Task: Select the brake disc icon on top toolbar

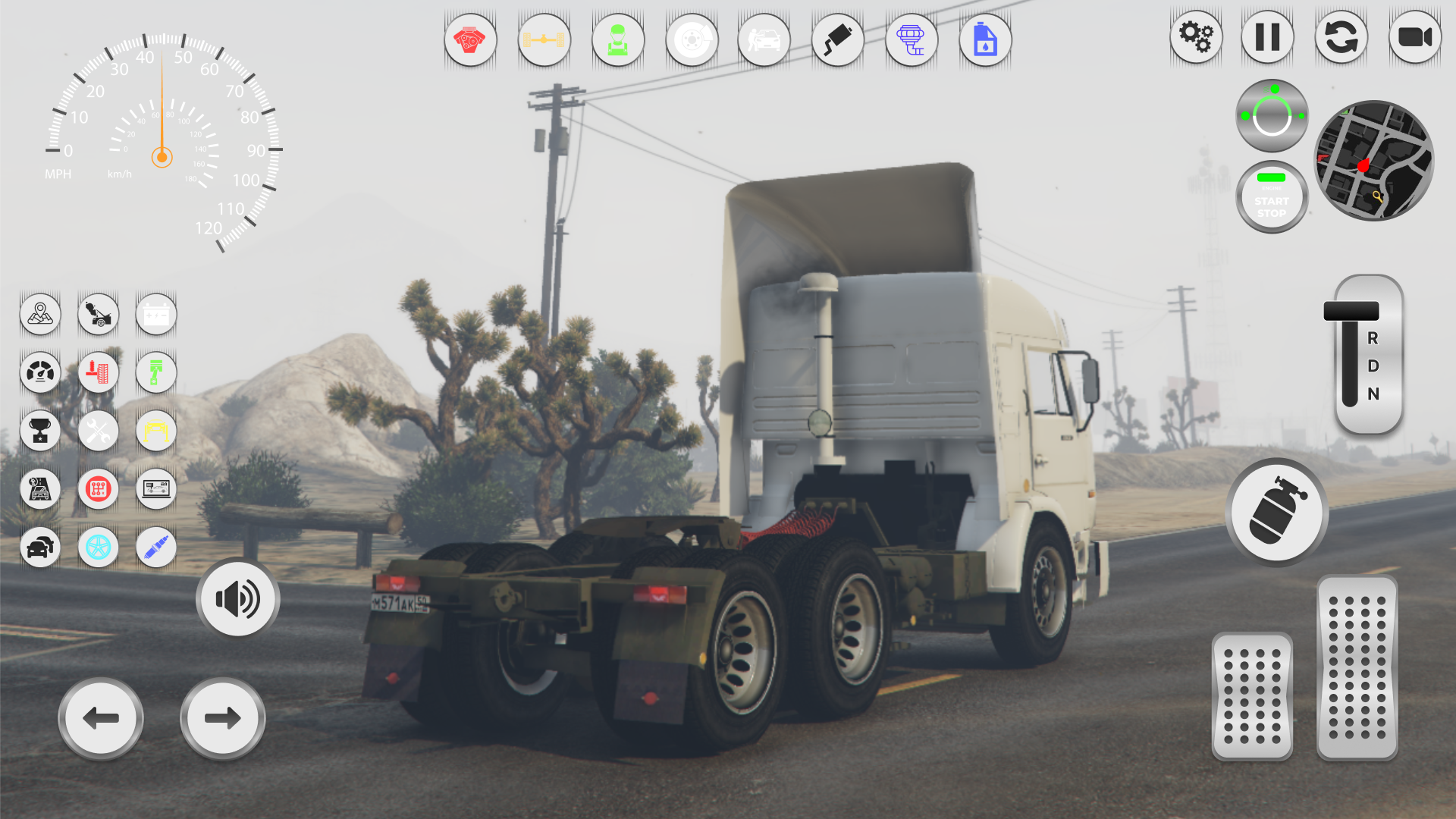Action: [x=692, y=40]
